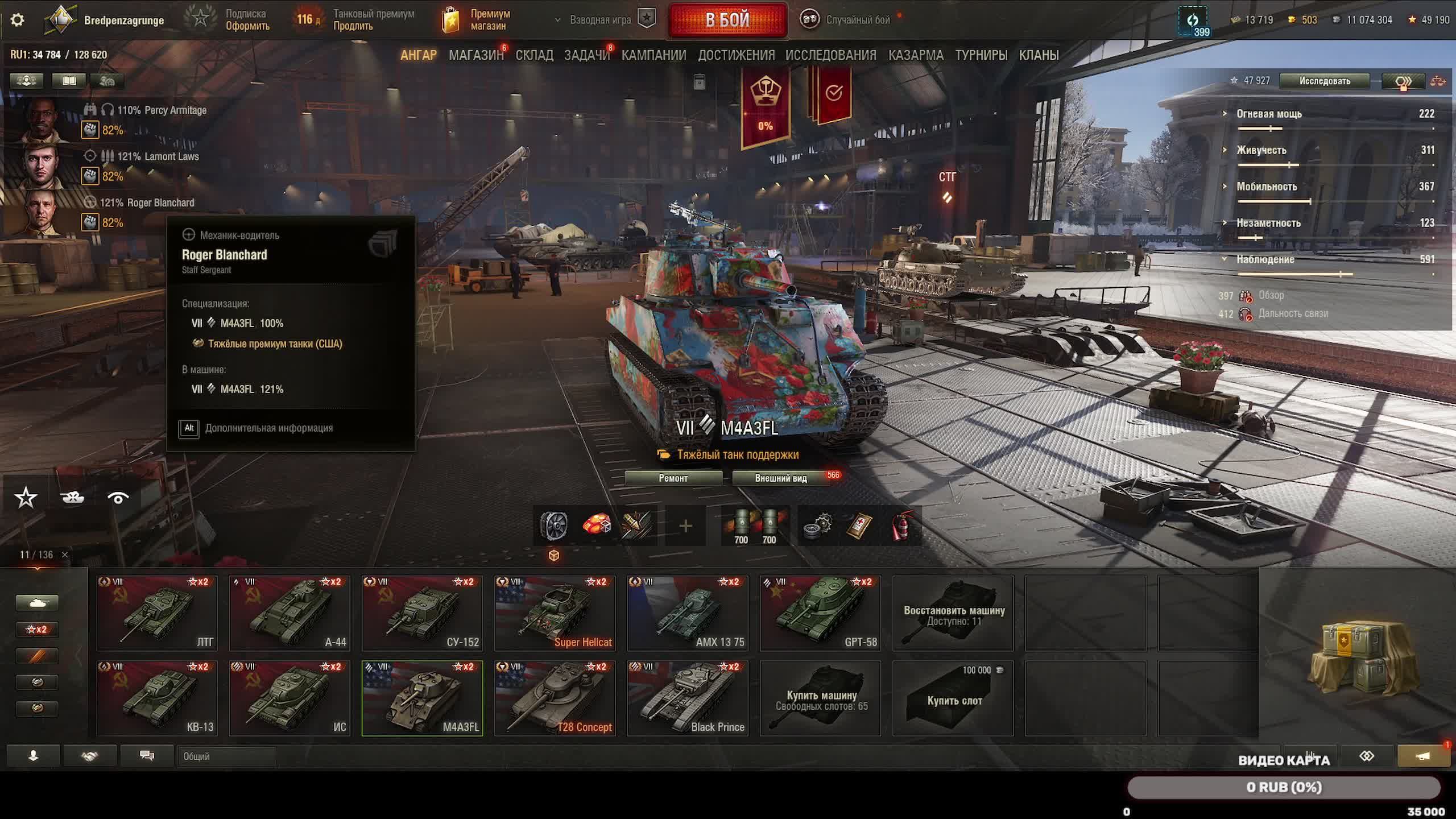This screenshot has height=819, width=1456.
Task: Open the КЛАНЫ tab
Action: 1039,55
